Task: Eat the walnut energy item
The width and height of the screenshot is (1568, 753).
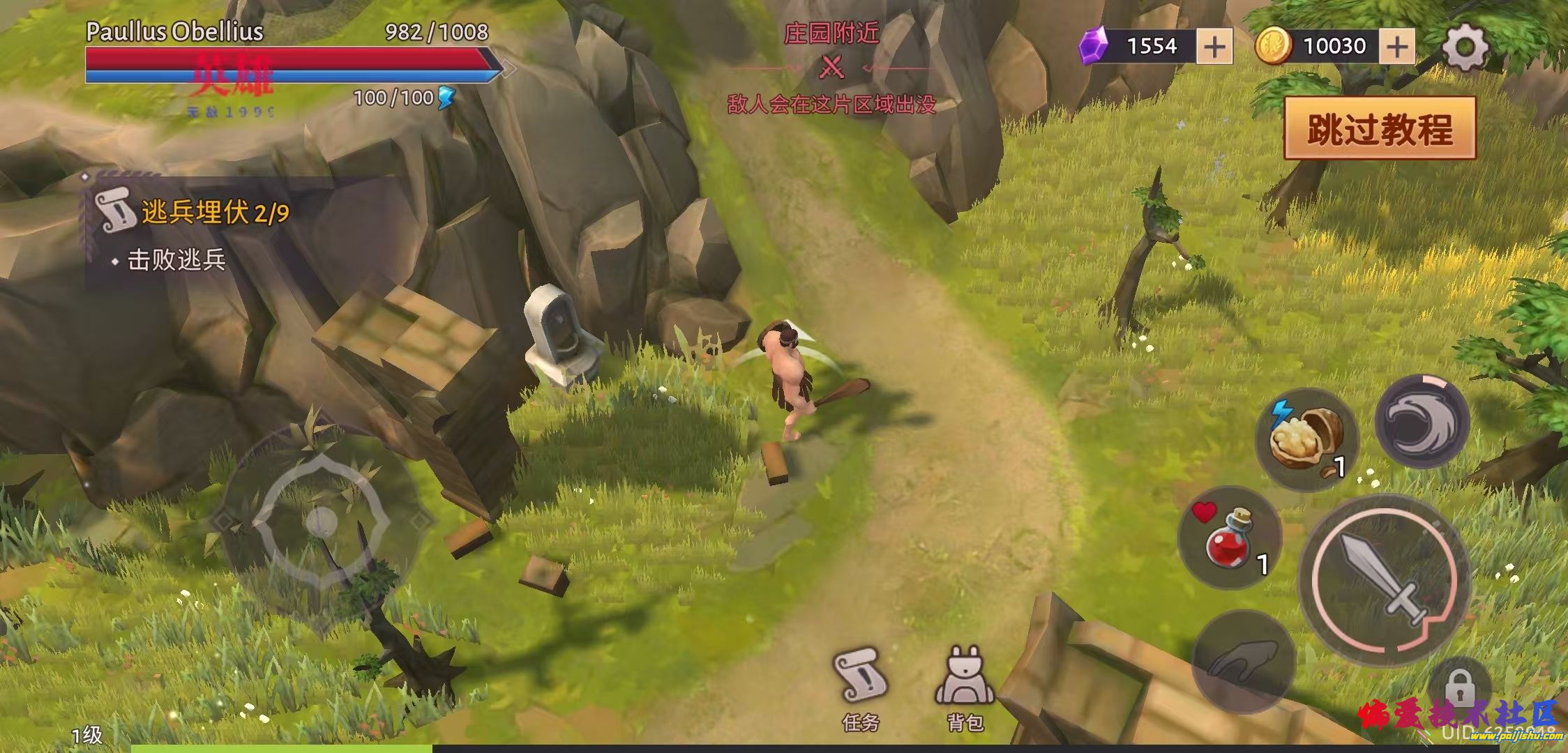Action: click(1306, 439)
